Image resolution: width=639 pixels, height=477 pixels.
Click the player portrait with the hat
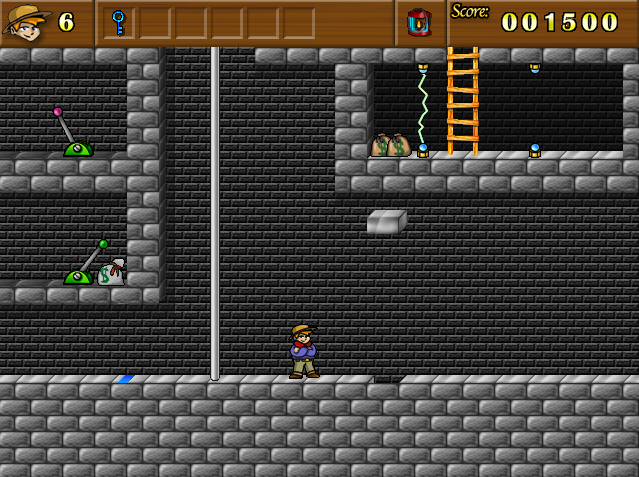click(x=26, y=22)
